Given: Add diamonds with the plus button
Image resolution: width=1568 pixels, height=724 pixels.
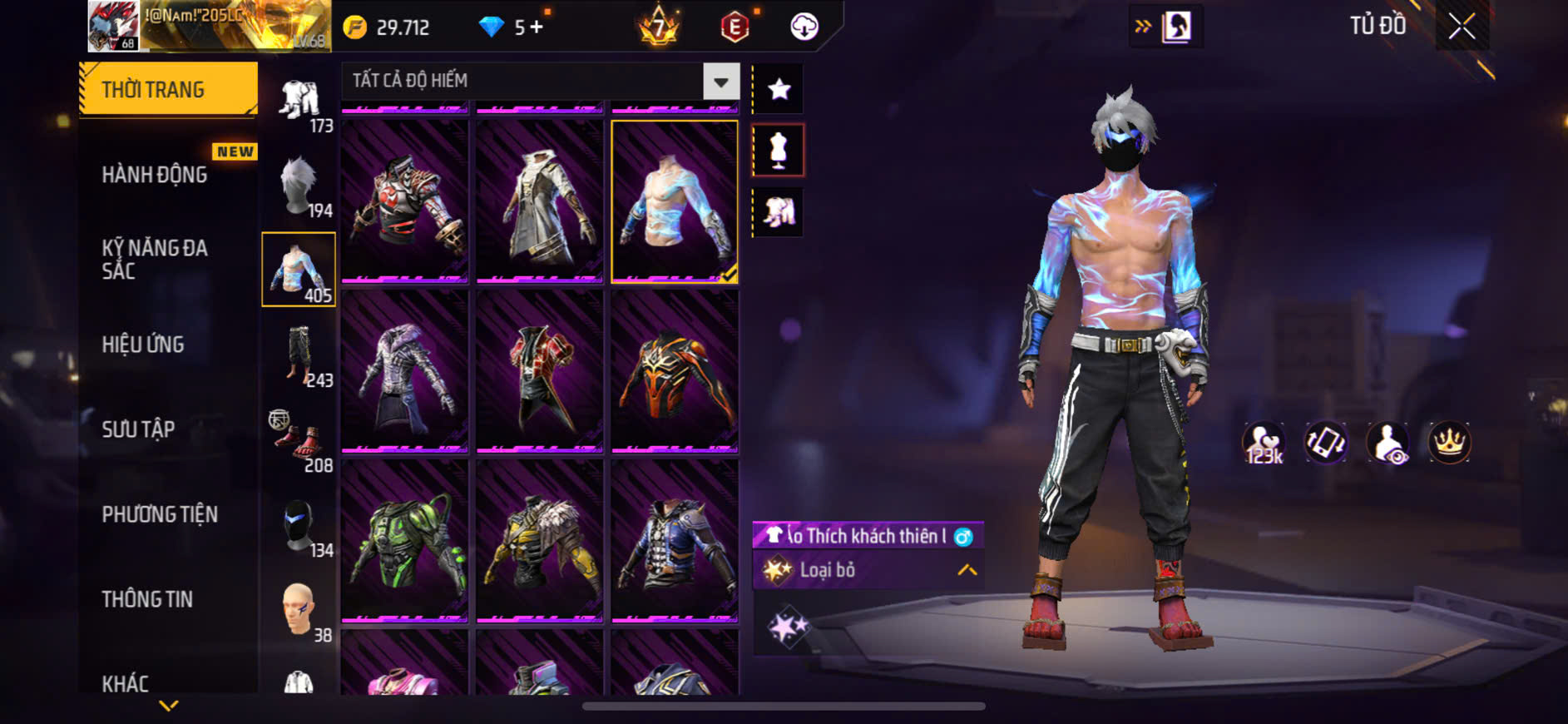Looking at the screenshot, I should [537, 27].
